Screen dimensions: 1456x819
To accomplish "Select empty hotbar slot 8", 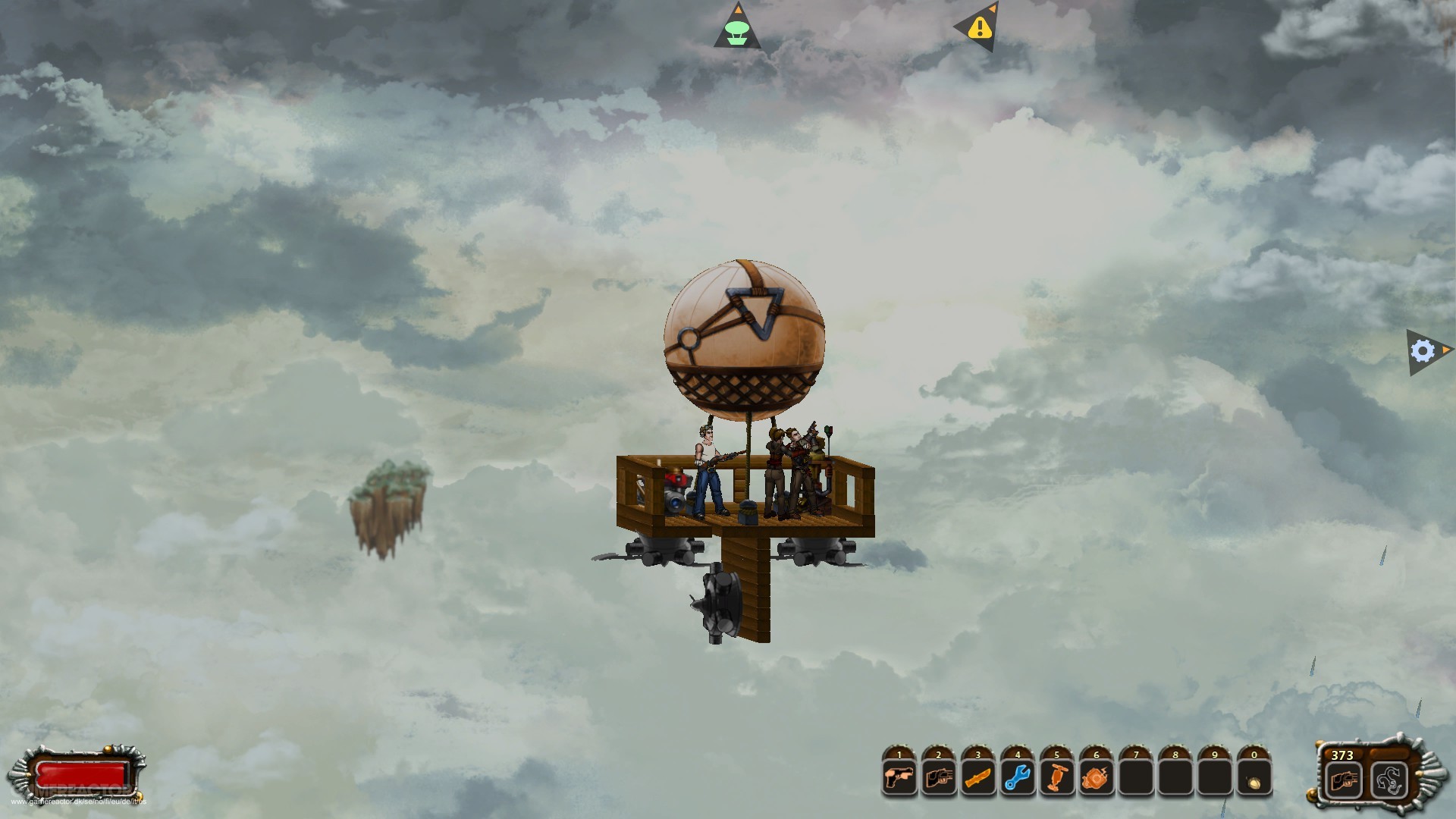I will click(1175, 778).
